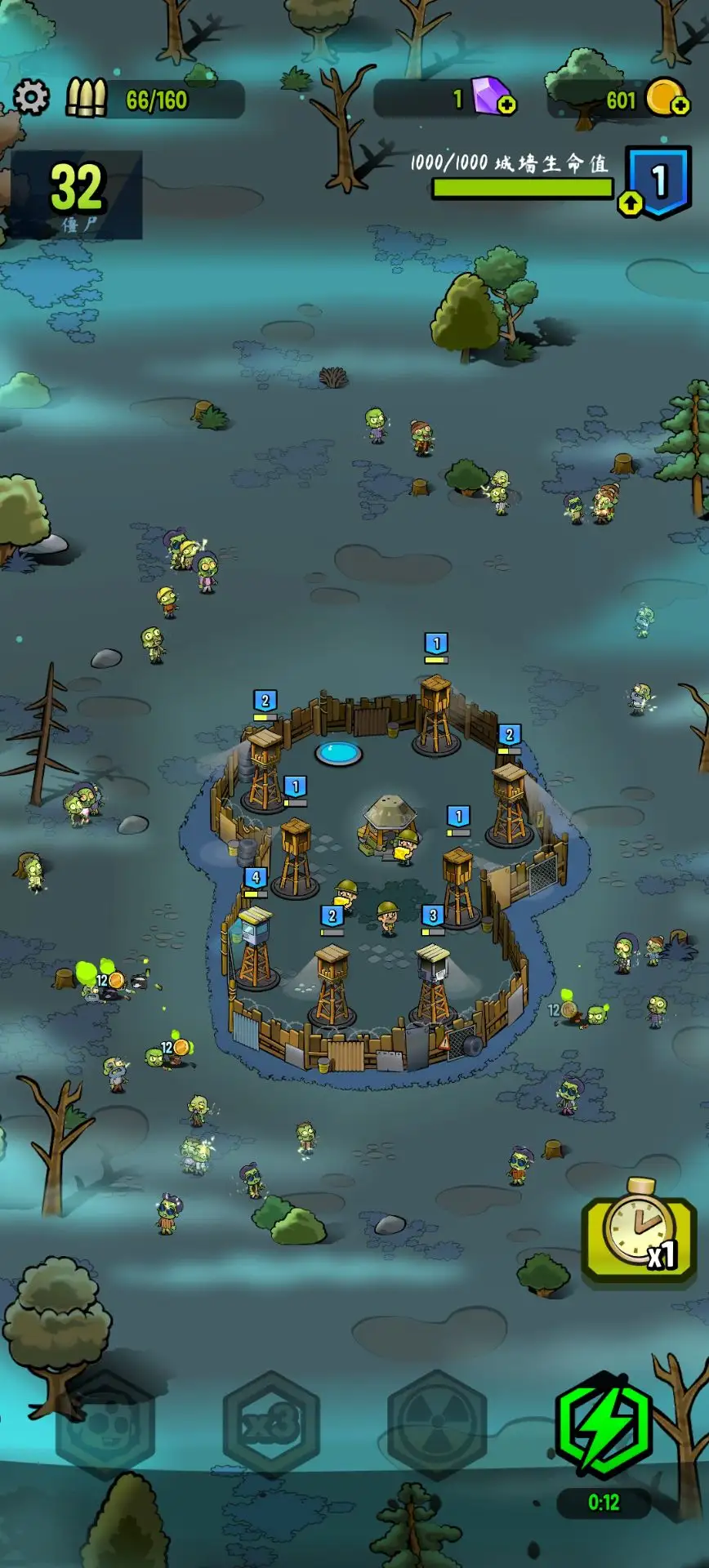Buy more gold coins
The width and height of the screenshot is (709, 1568).
[x=679, y=105]
